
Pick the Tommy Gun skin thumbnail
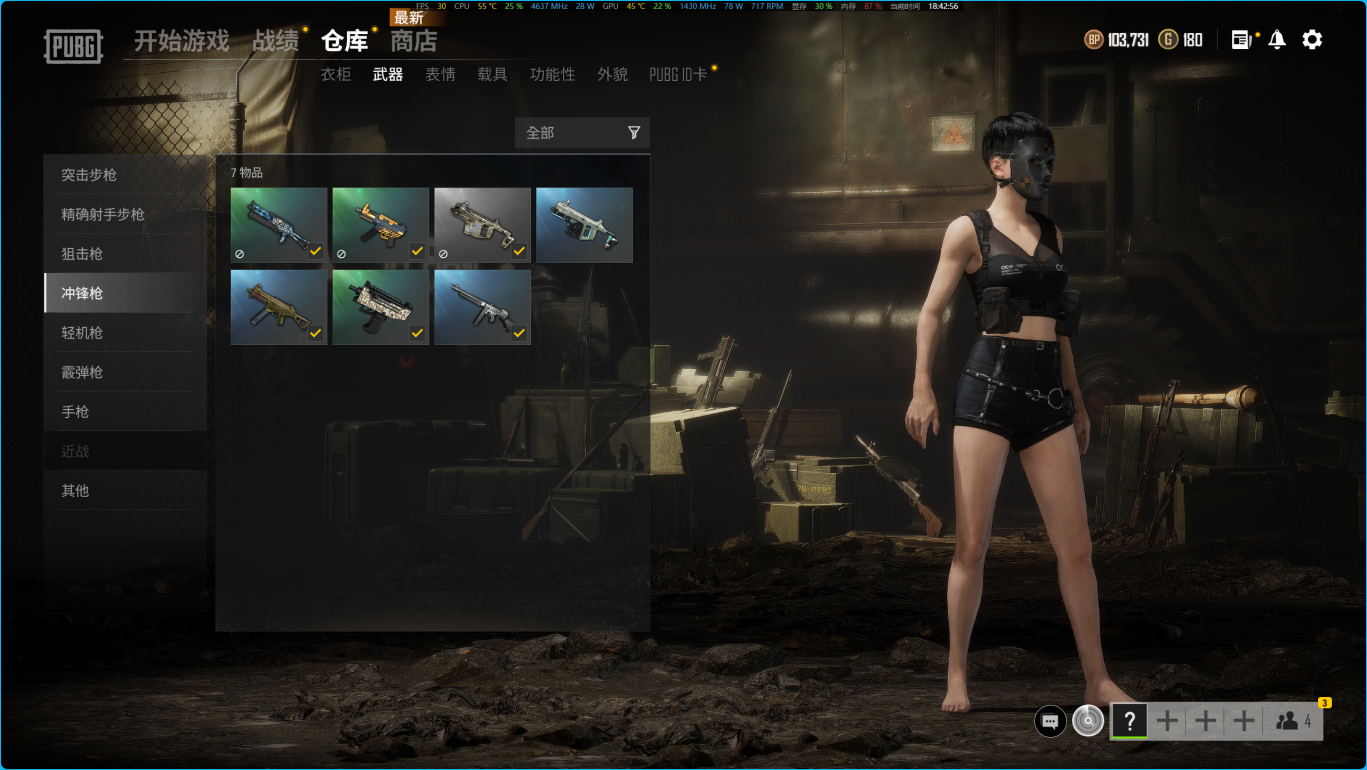click(482, 307)
